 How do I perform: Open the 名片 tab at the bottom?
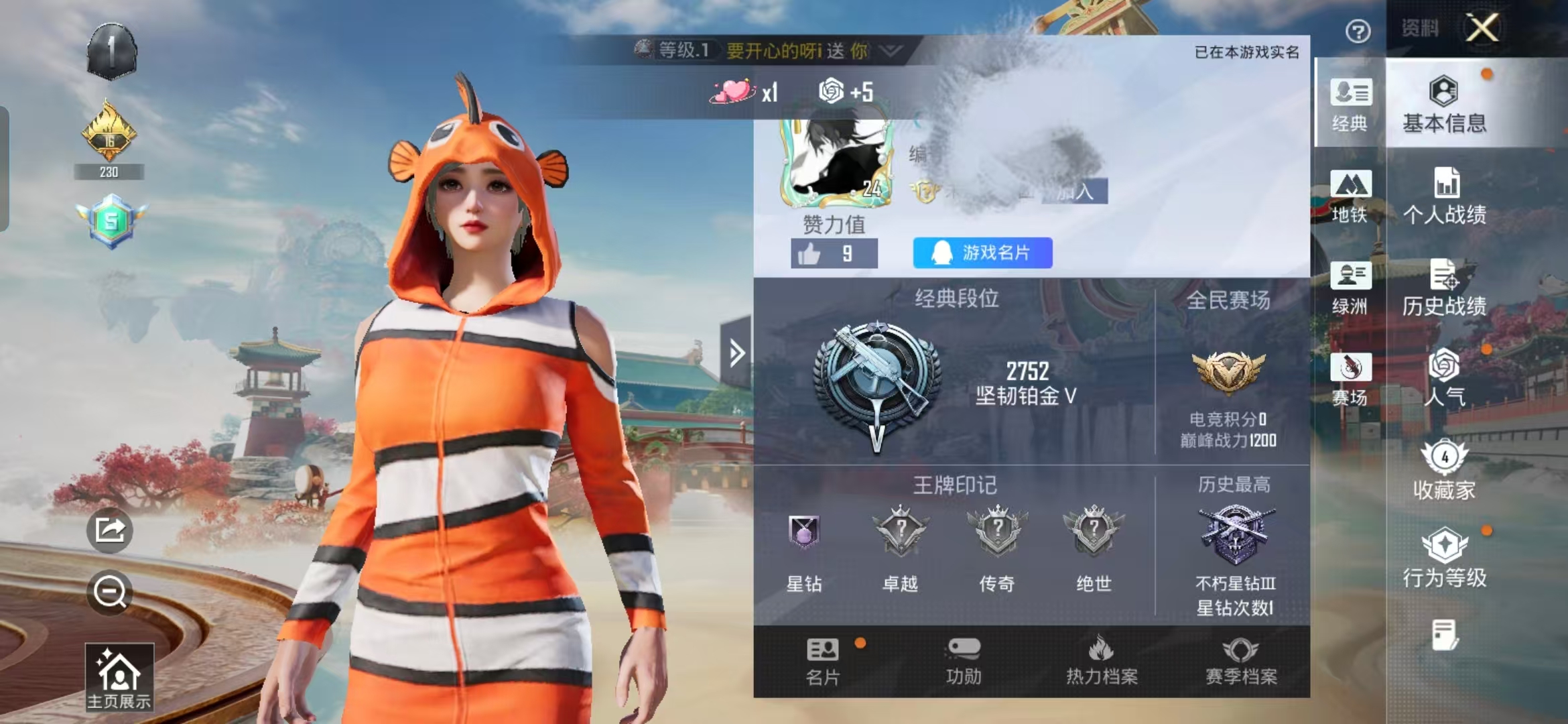823,662
